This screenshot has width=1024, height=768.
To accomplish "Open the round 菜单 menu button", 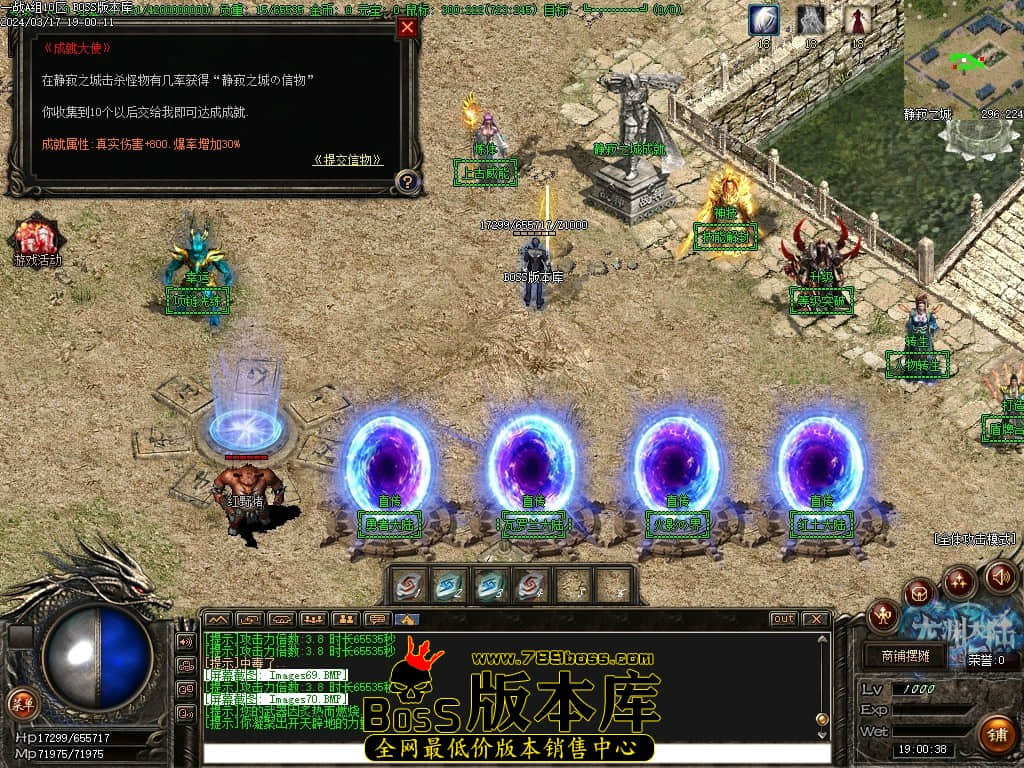I will [22, 703].
